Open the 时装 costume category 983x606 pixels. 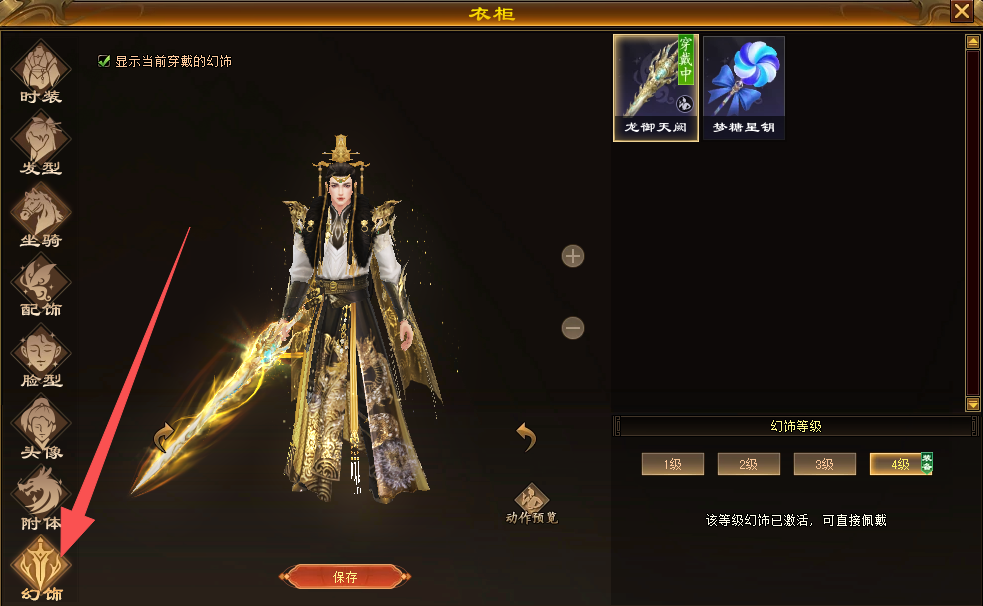[41, 73]
